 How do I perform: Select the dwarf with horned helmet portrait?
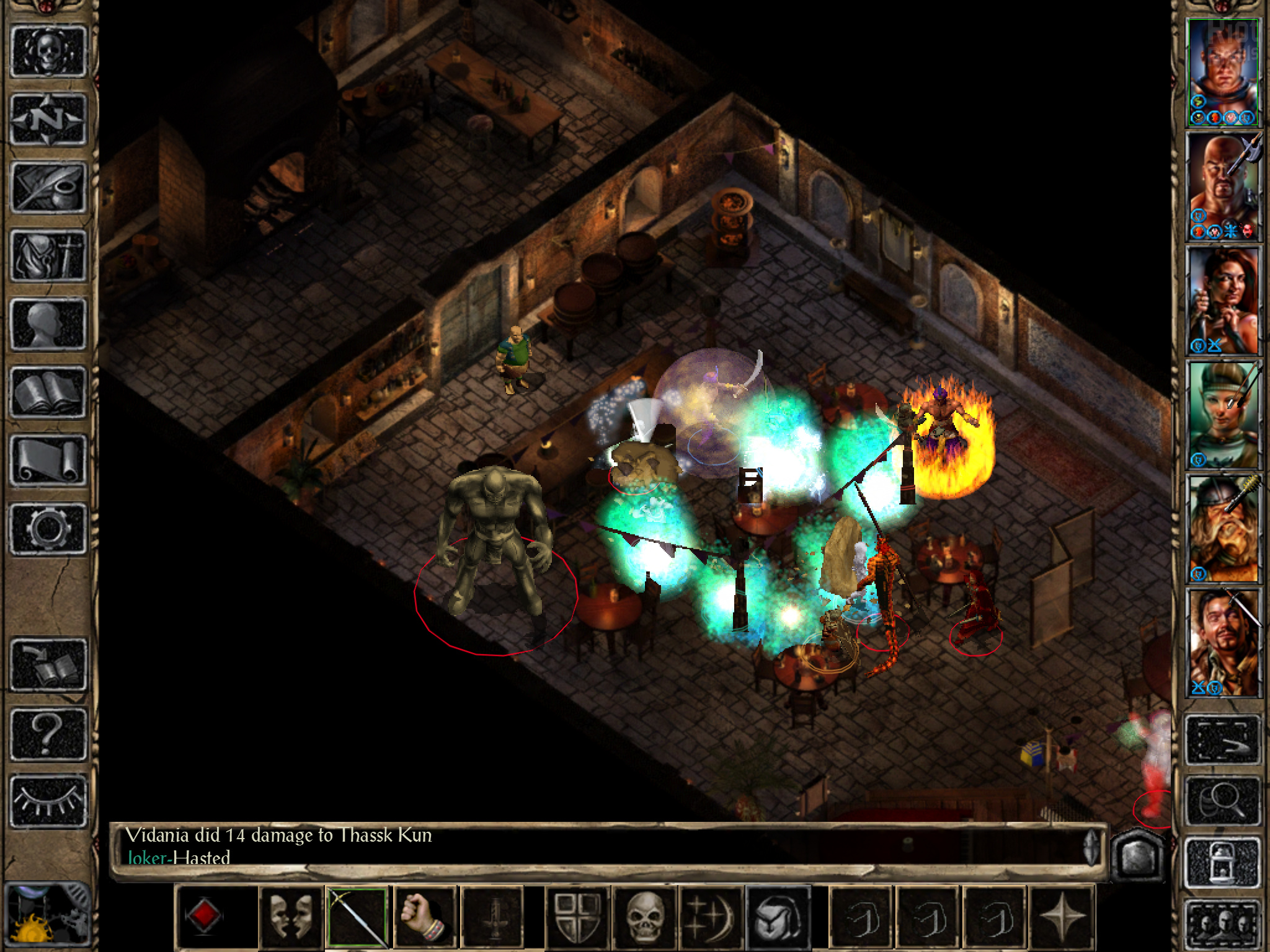pos(1223,528)
